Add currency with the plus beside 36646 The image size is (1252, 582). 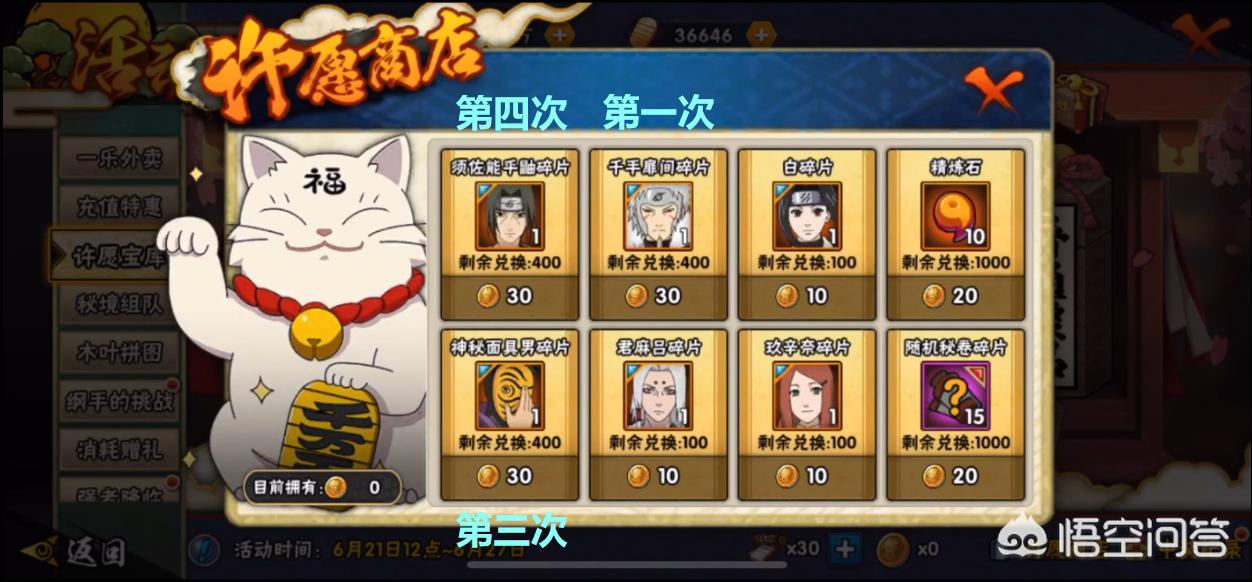point(762,34)
